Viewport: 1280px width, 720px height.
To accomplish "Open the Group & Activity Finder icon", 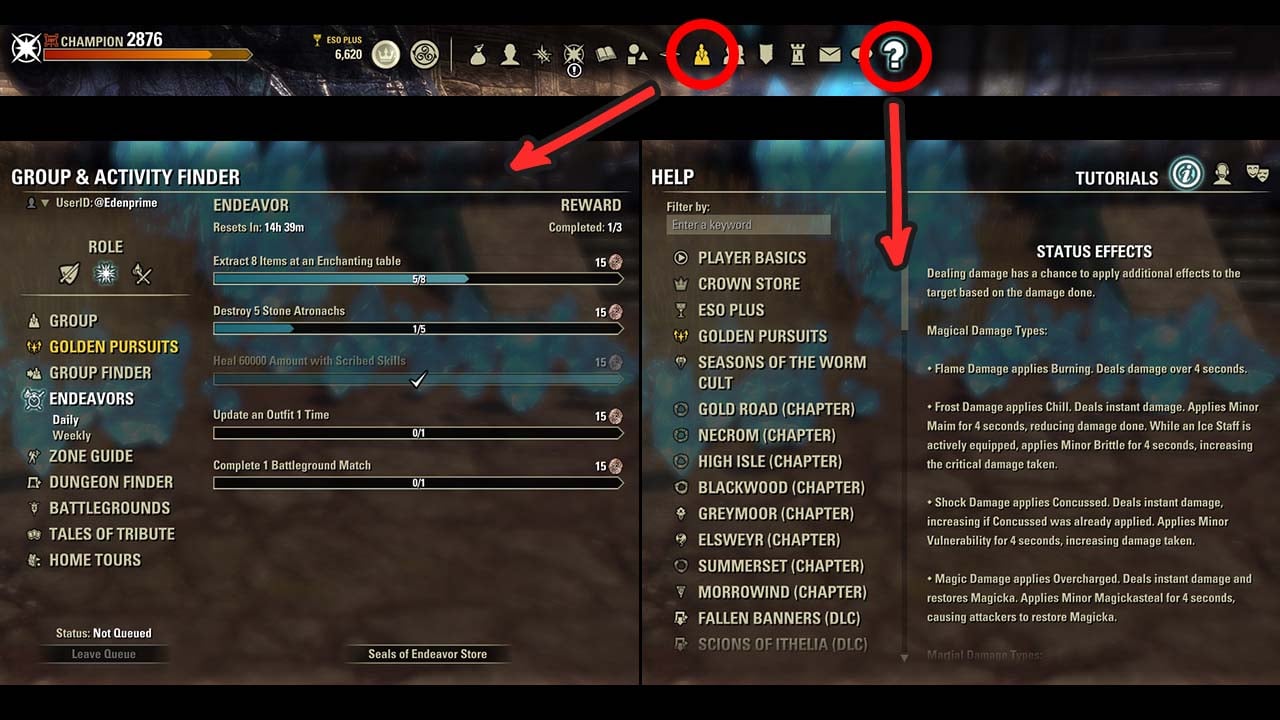I will point(703,56).
